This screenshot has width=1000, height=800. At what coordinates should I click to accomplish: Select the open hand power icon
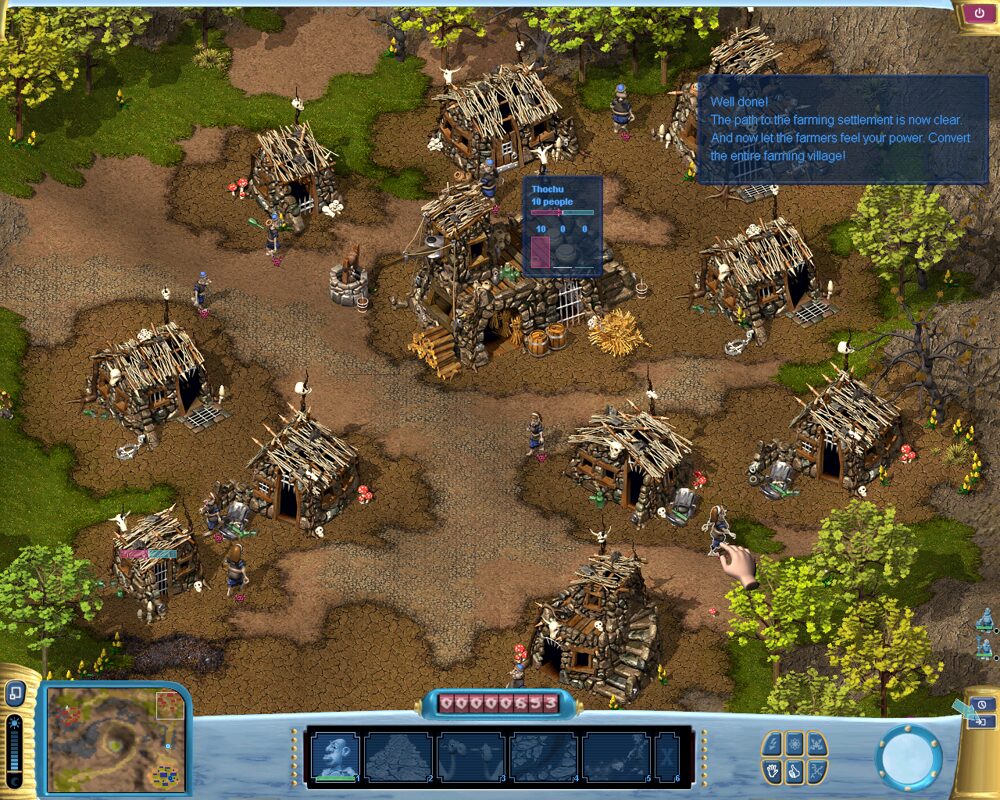[772, 770]
